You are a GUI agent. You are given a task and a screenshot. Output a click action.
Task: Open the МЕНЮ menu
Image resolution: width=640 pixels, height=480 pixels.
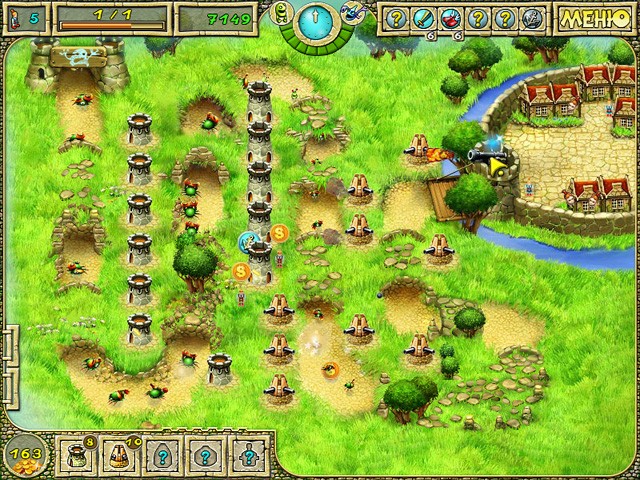click(x=594, y=18)
